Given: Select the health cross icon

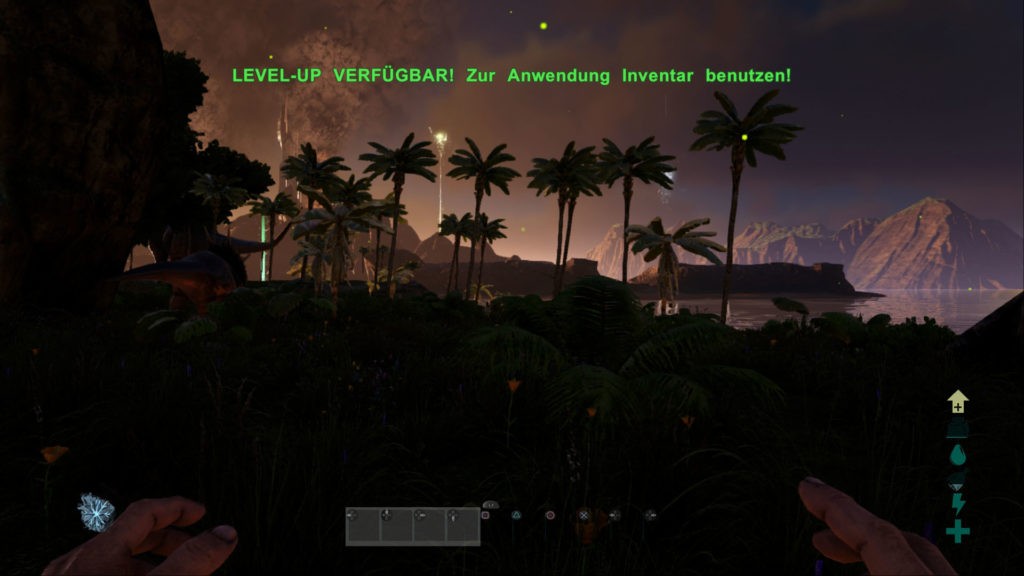Looking at the screenshot, I should click(958, 532).
